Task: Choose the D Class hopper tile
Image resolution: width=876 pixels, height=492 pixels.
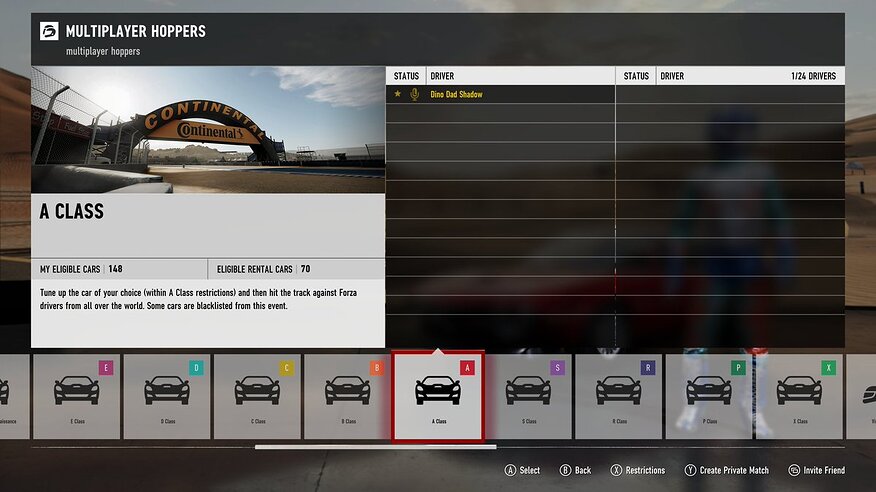Action: [167, 396]
